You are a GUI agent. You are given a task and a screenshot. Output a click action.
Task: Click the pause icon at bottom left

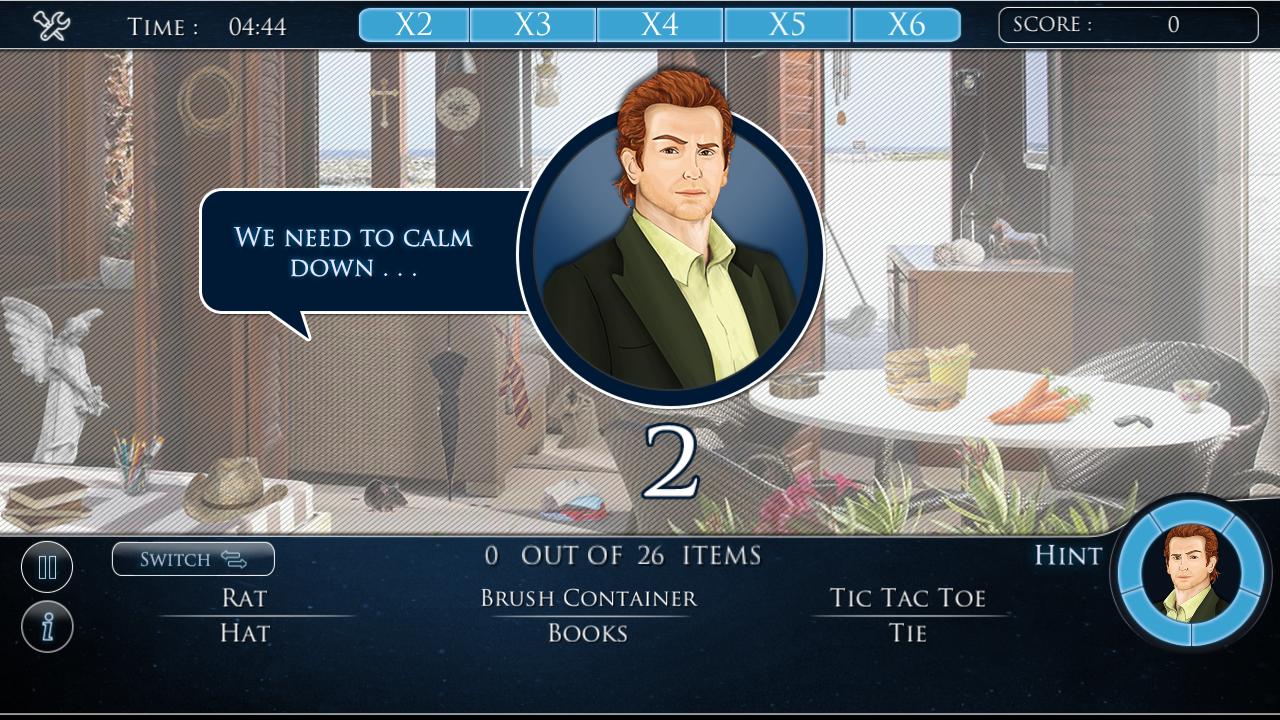pyautogui.click(x=47, y=566)
